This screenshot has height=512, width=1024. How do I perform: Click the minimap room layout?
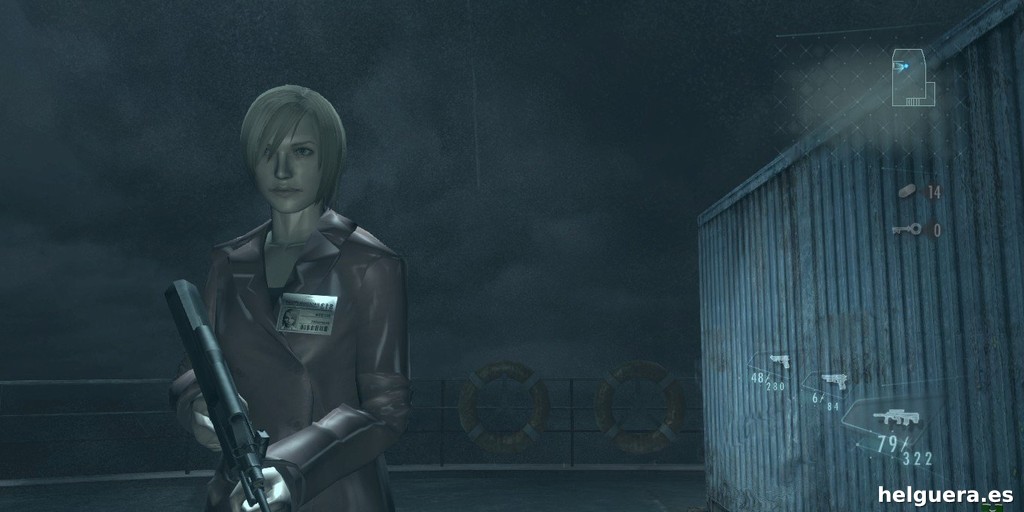[x=913, y=77]
